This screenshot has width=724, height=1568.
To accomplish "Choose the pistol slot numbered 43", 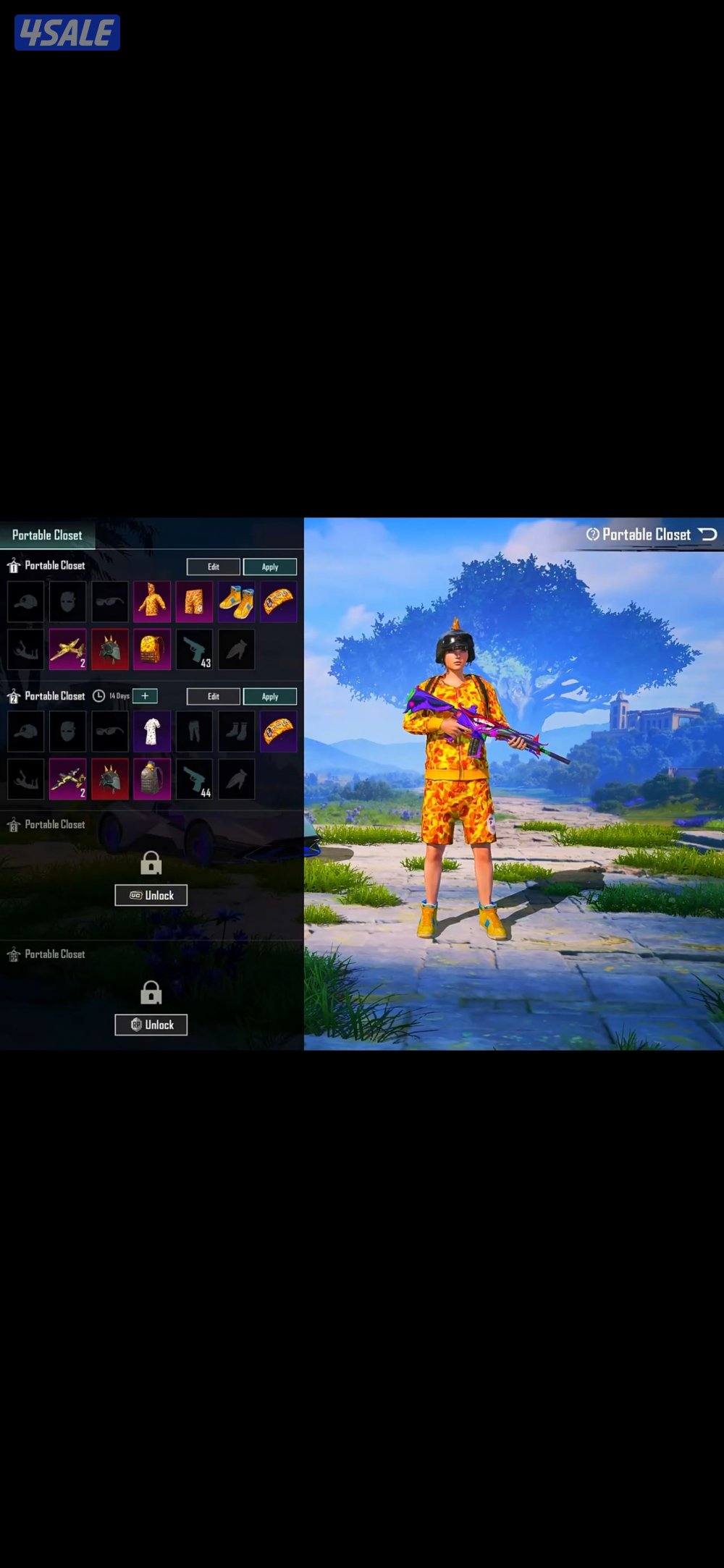I will point(194,649).
